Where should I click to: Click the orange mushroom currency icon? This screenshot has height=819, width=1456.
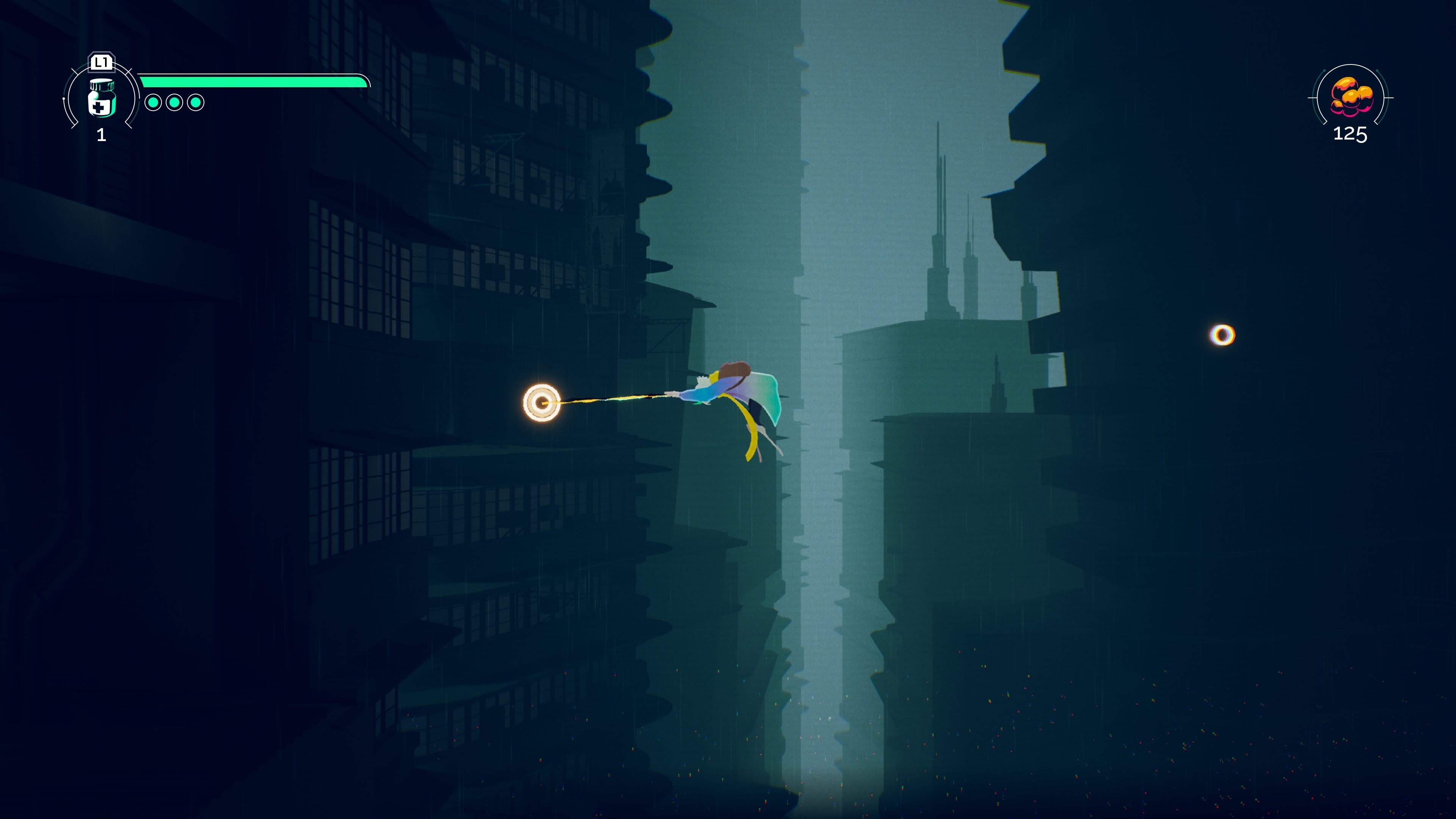tap(1351, 97)
